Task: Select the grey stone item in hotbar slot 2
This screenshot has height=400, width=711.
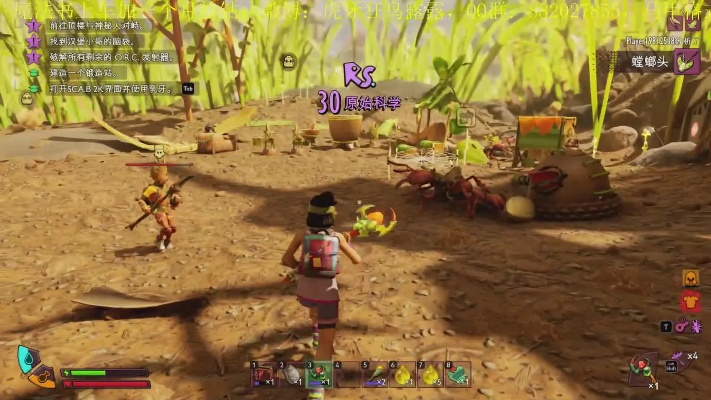Action: [x=291, y=374]
